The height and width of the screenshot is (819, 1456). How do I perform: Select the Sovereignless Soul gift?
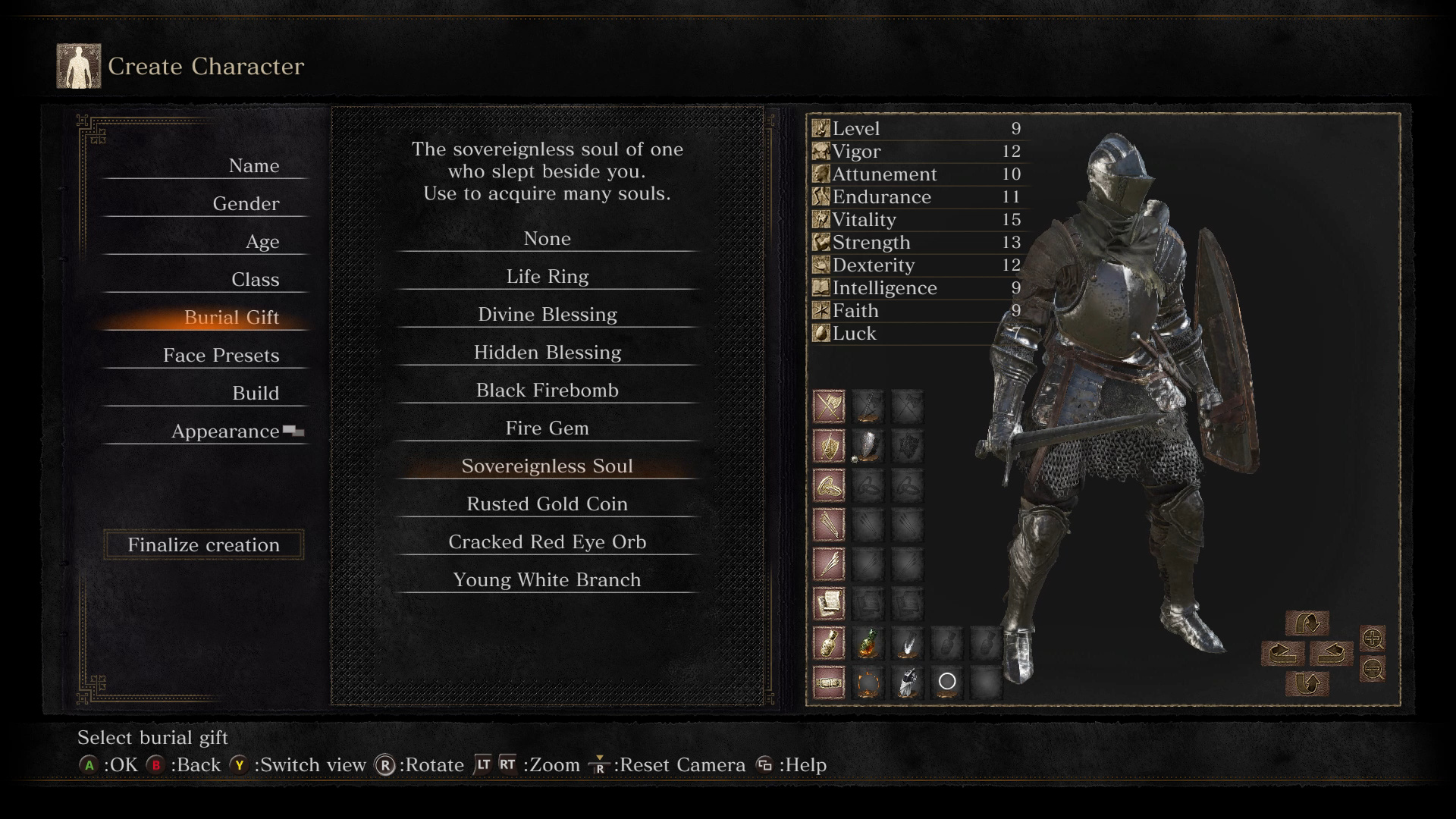pos(547,466)
